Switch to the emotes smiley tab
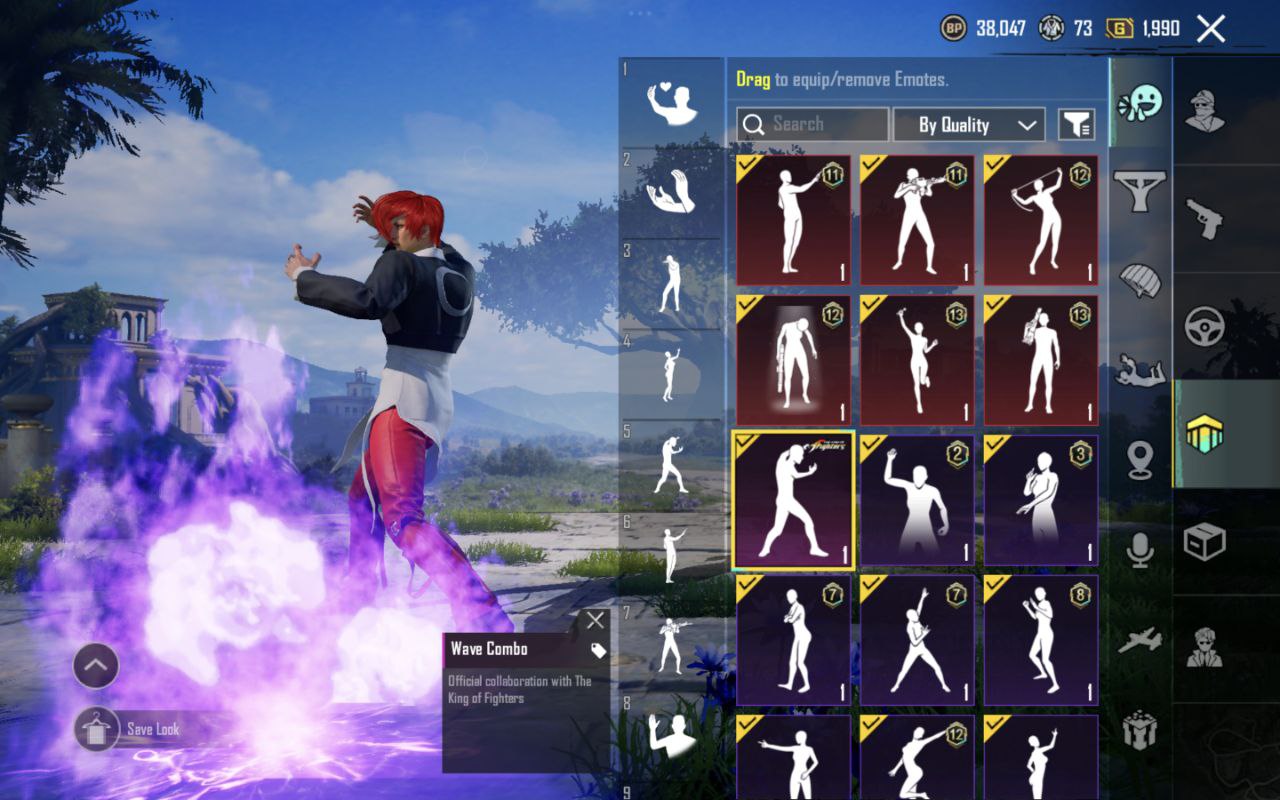 coord(1140,103)
